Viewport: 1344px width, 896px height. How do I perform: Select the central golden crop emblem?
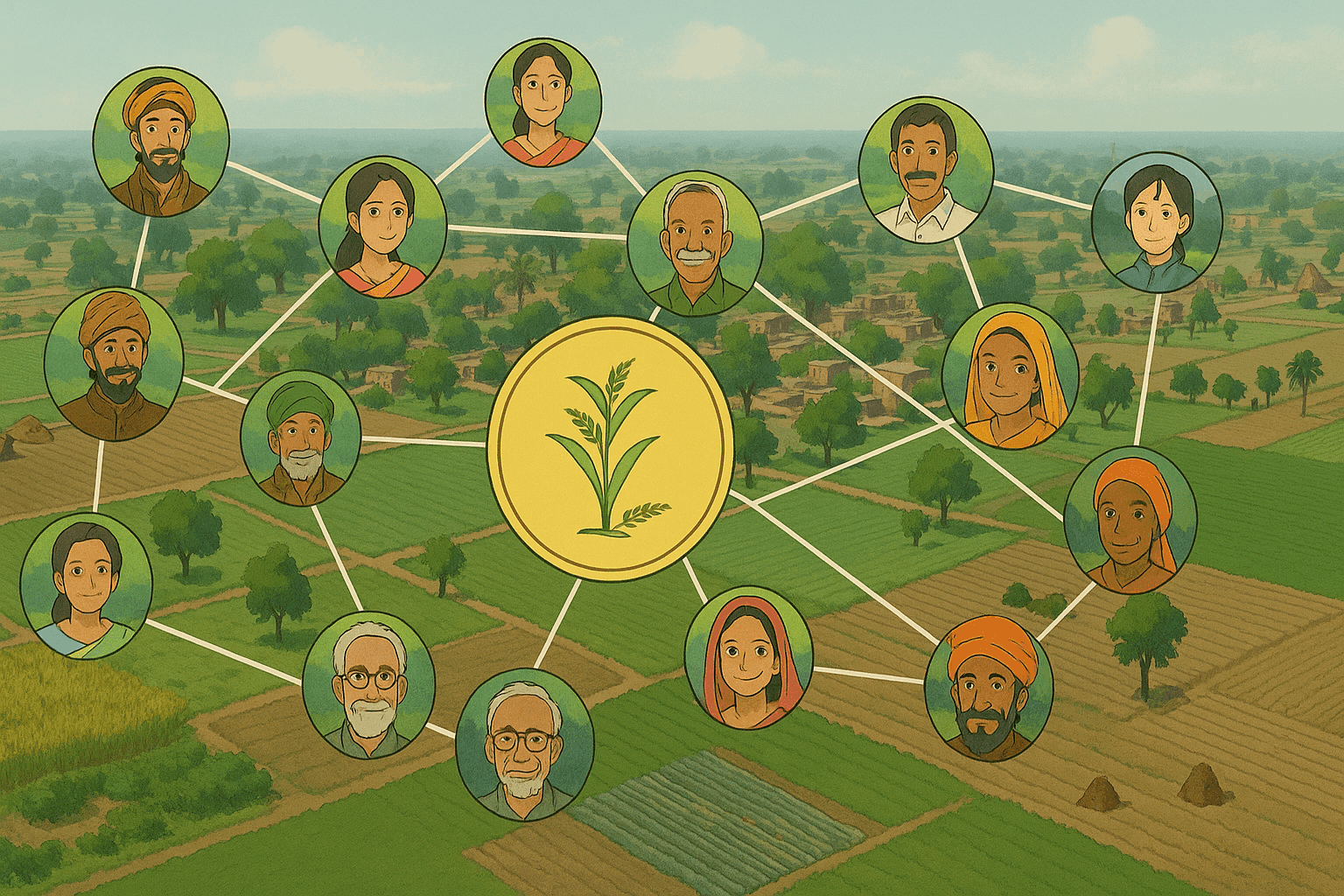coord(610,449)
